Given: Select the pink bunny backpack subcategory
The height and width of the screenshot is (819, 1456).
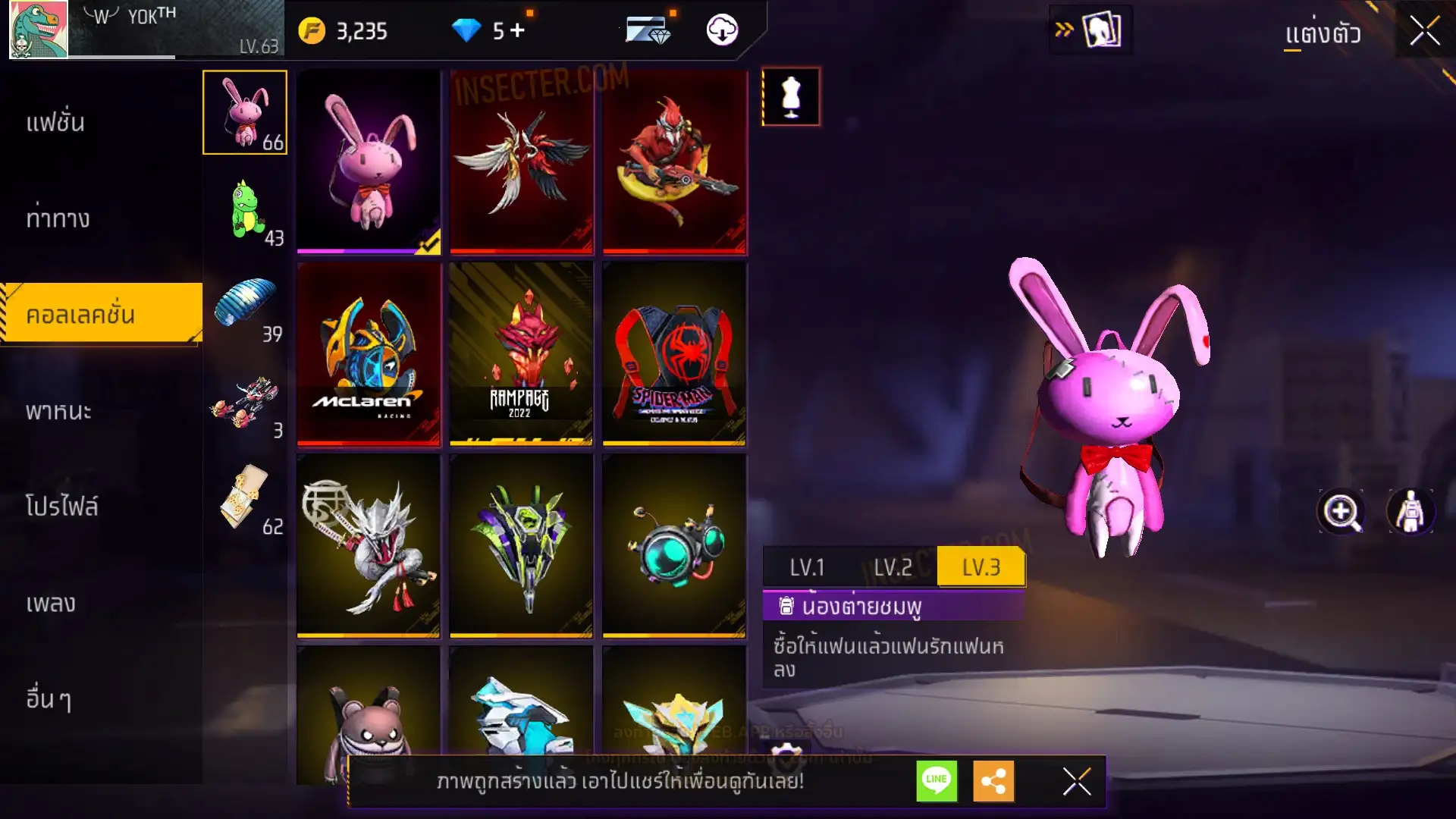Looking at the screenshot, I should coord(245,112).
